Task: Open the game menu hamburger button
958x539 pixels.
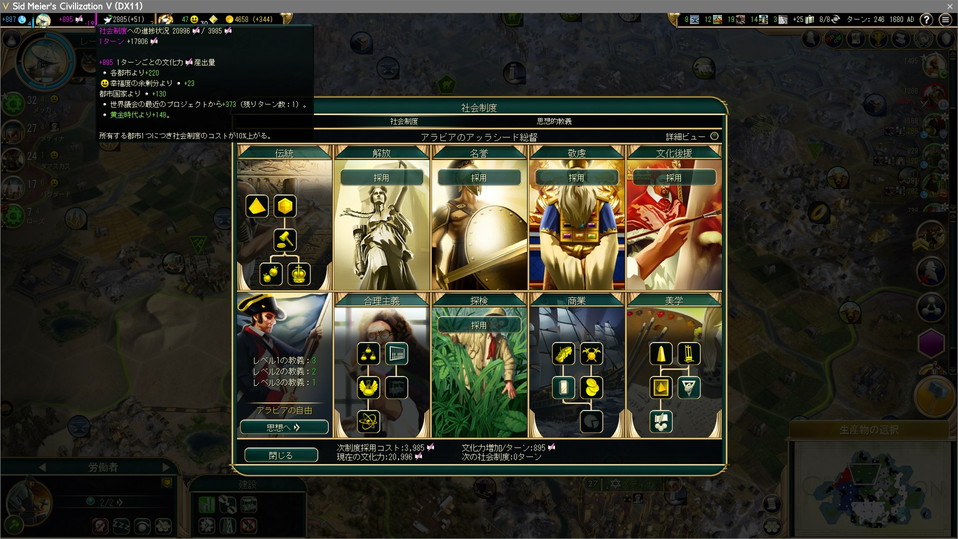Action: [x=945, y=19]
